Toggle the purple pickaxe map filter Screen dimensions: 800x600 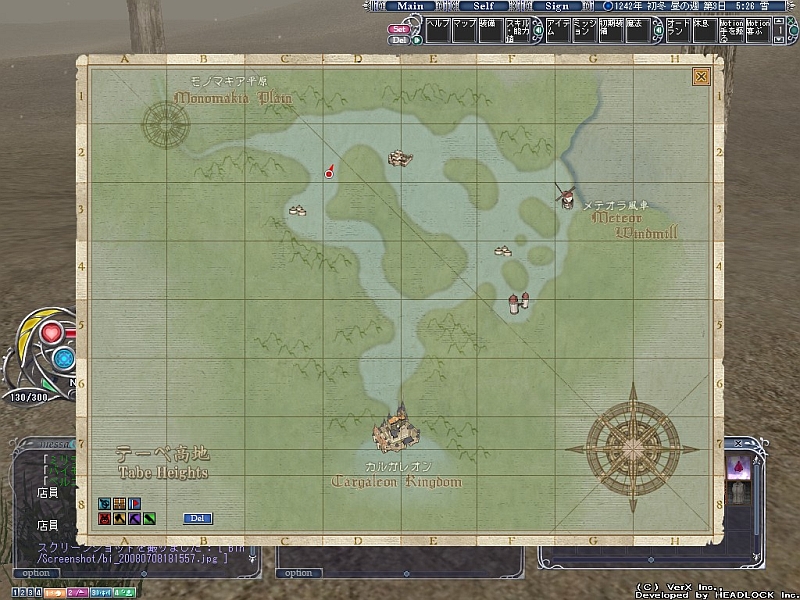click(134, 519)
